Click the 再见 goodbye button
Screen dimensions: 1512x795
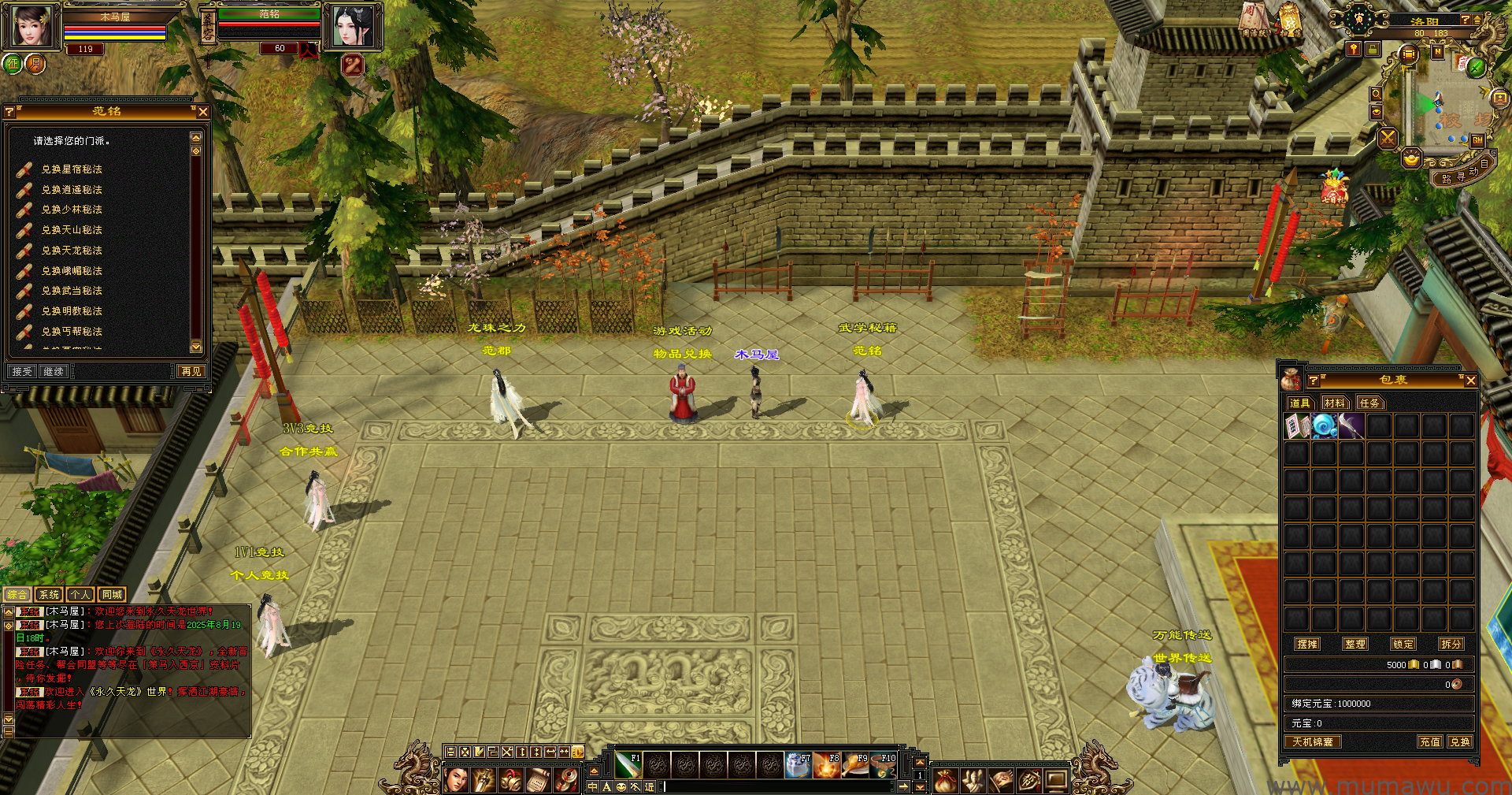pos(191,371)
